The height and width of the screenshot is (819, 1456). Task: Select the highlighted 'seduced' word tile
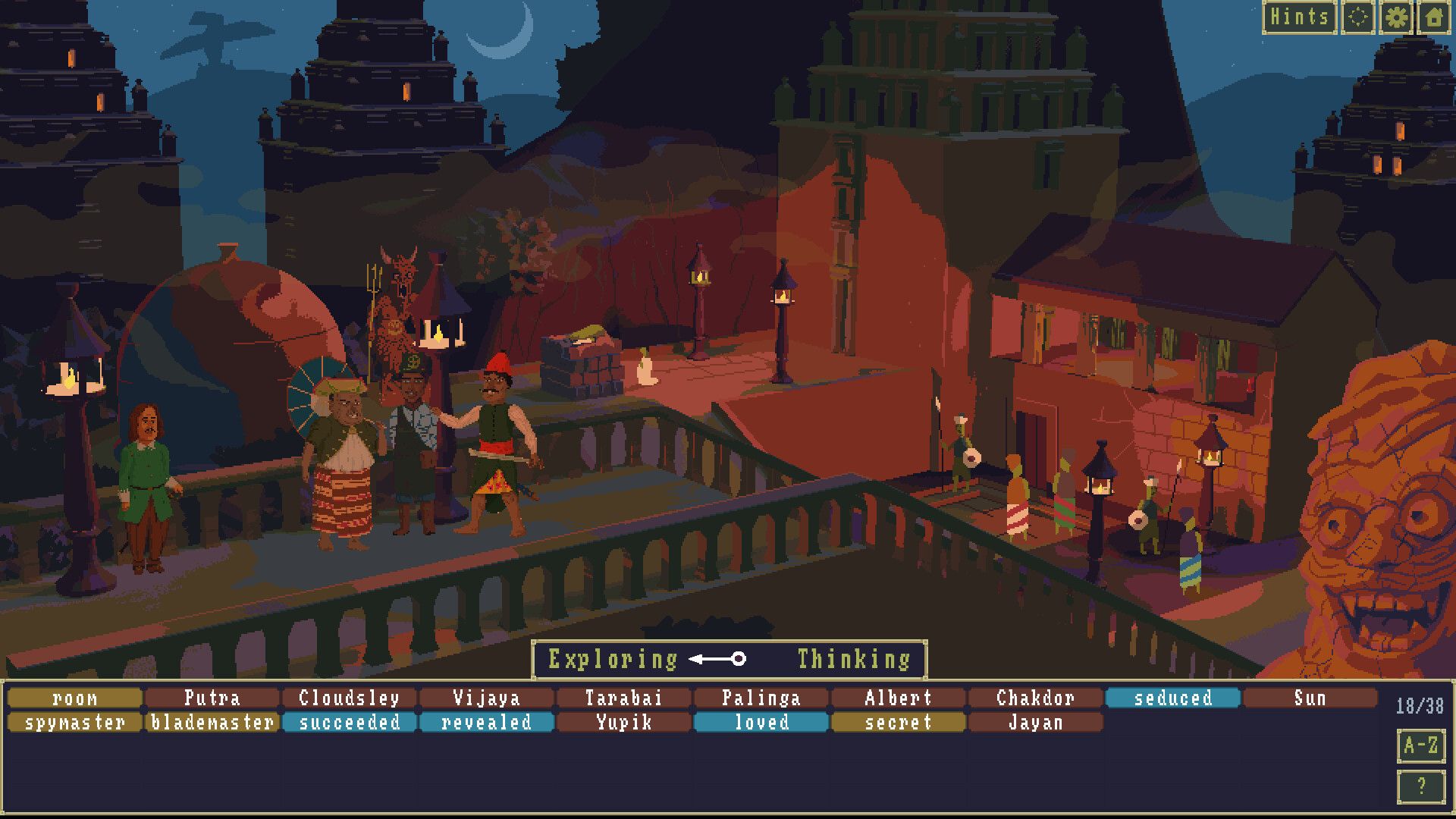pos(1173,698)
